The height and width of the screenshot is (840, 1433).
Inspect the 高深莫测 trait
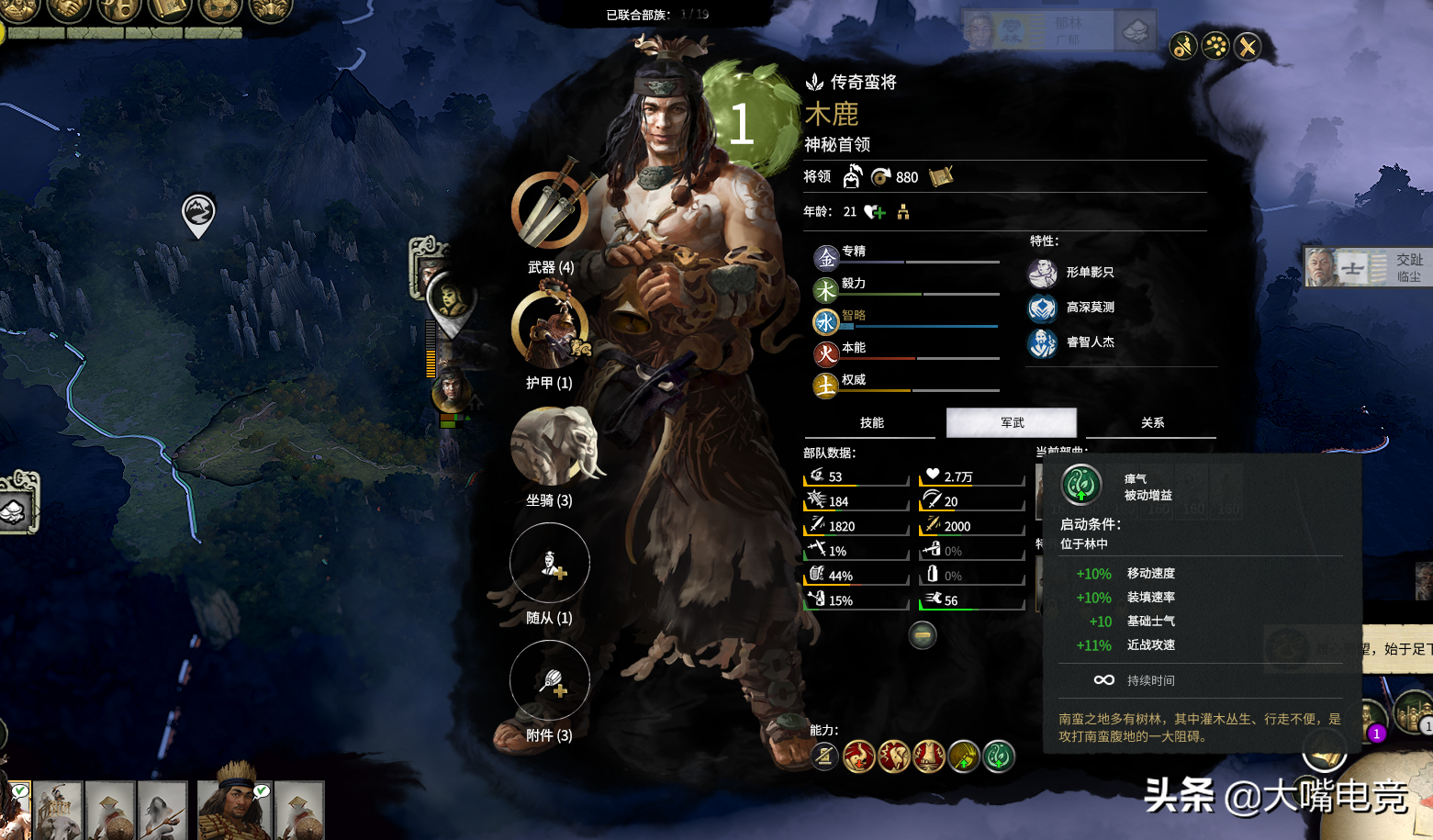pyautogui.click(x=1043, y=308)
